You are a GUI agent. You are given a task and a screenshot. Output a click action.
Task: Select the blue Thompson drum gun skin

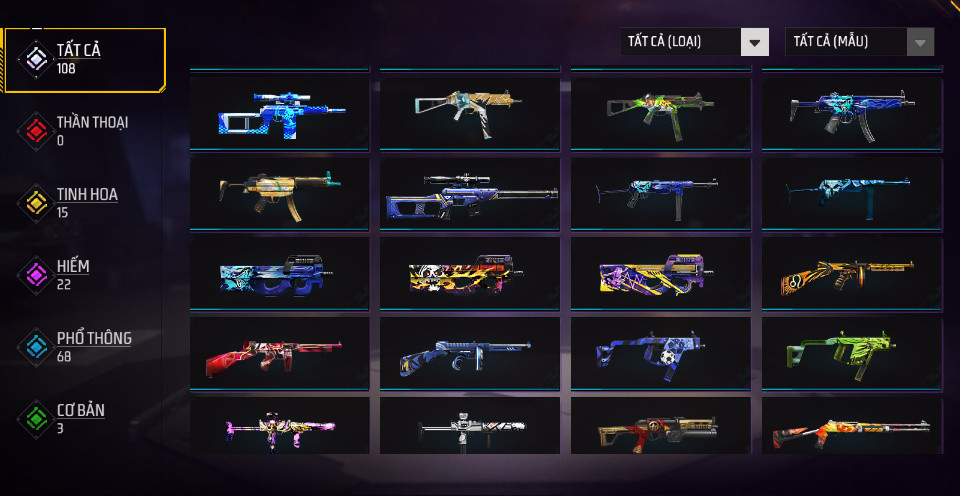pos(469,354)
